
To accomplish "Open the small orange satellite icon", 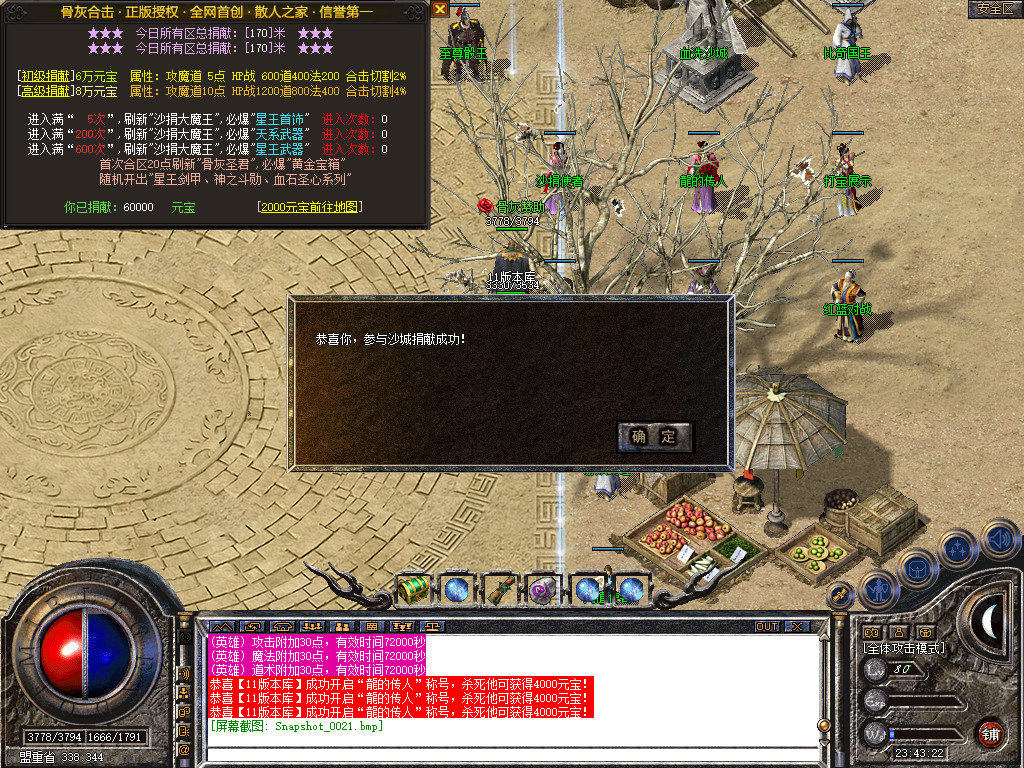I will 840,595.
